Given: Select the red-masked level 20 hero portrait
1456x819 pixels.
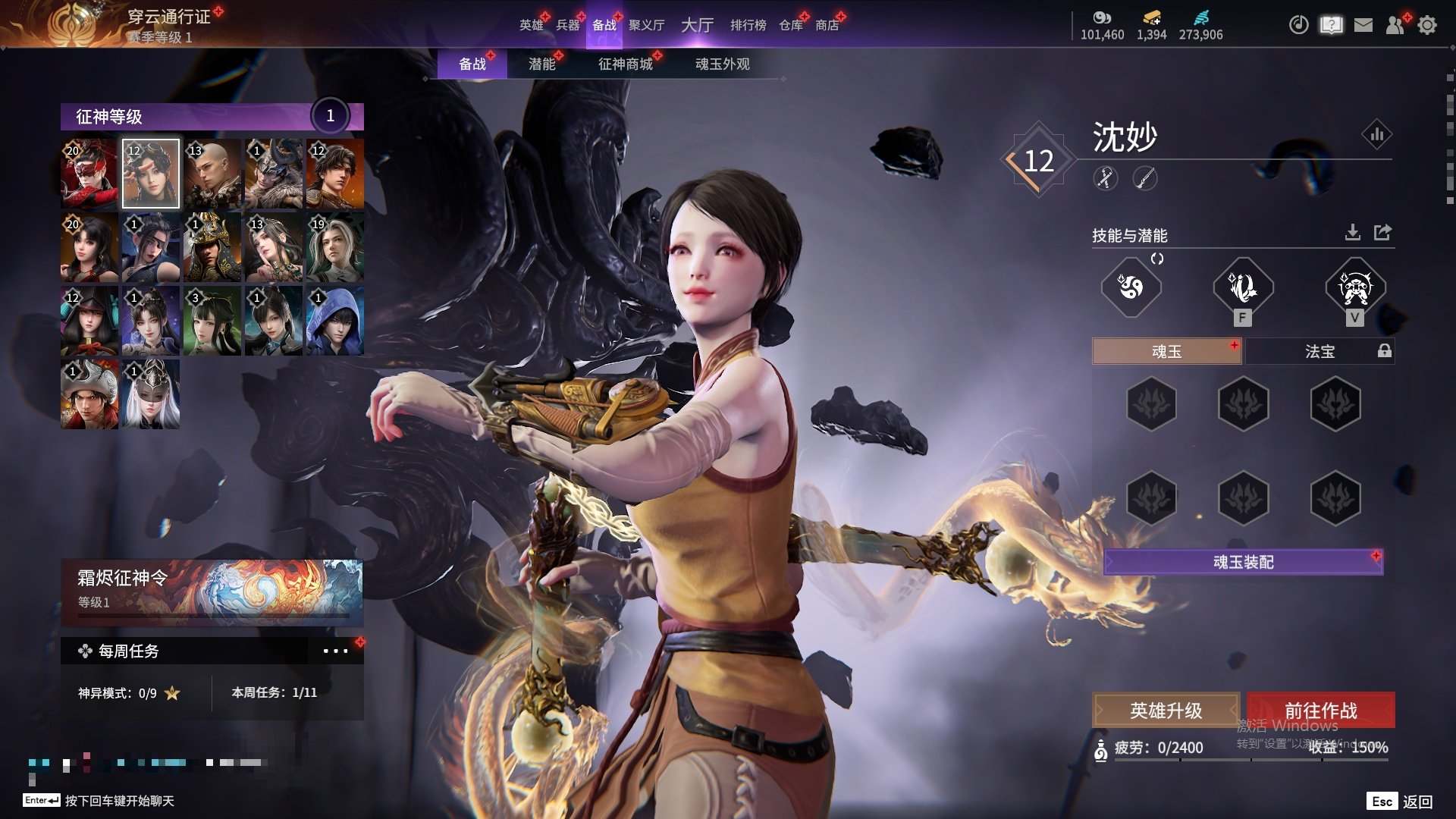Looking at the screenshot, I should 89,174.
